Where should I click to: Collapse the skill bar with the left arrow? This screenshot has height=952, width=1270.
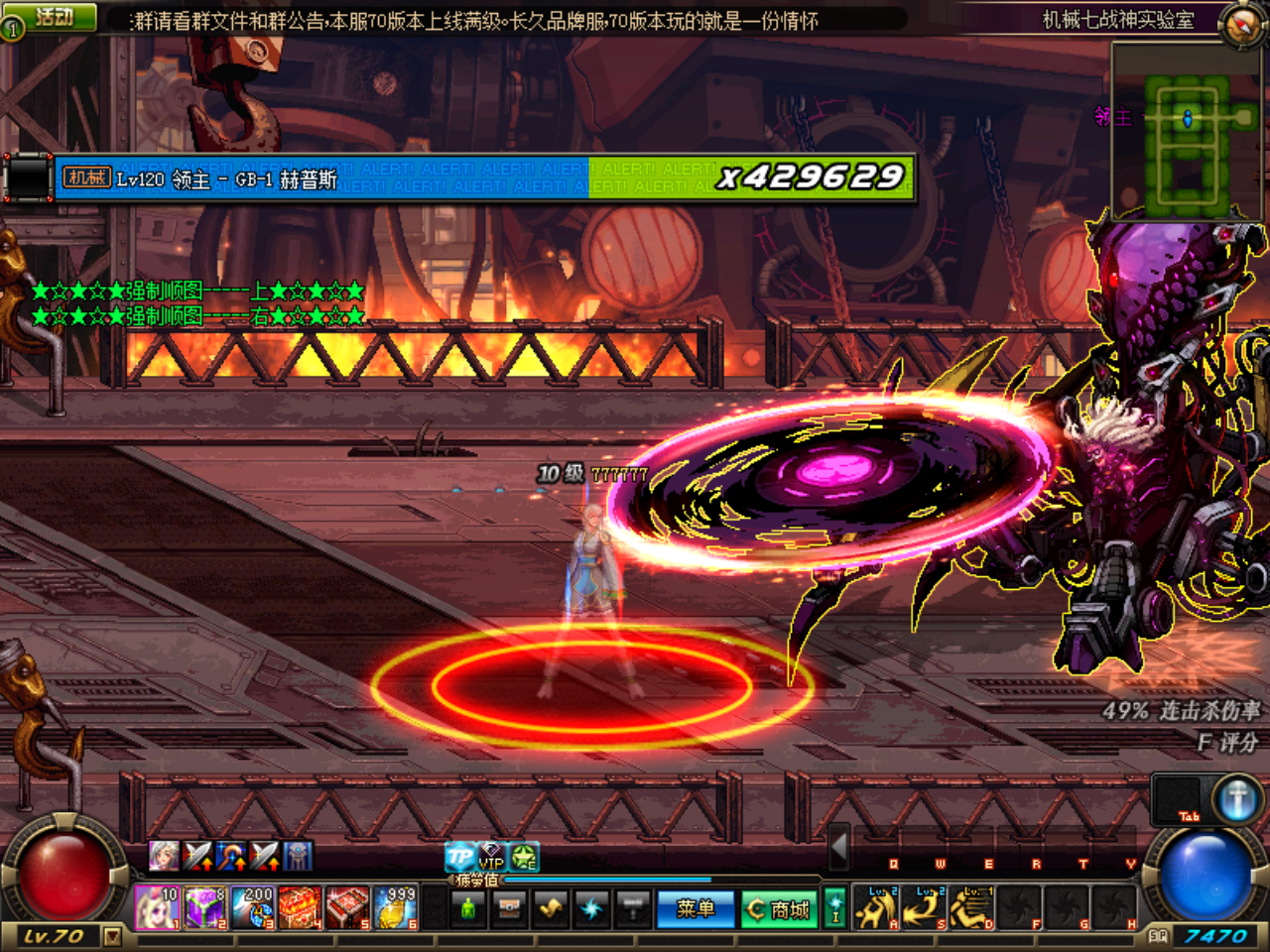[838, 848]
